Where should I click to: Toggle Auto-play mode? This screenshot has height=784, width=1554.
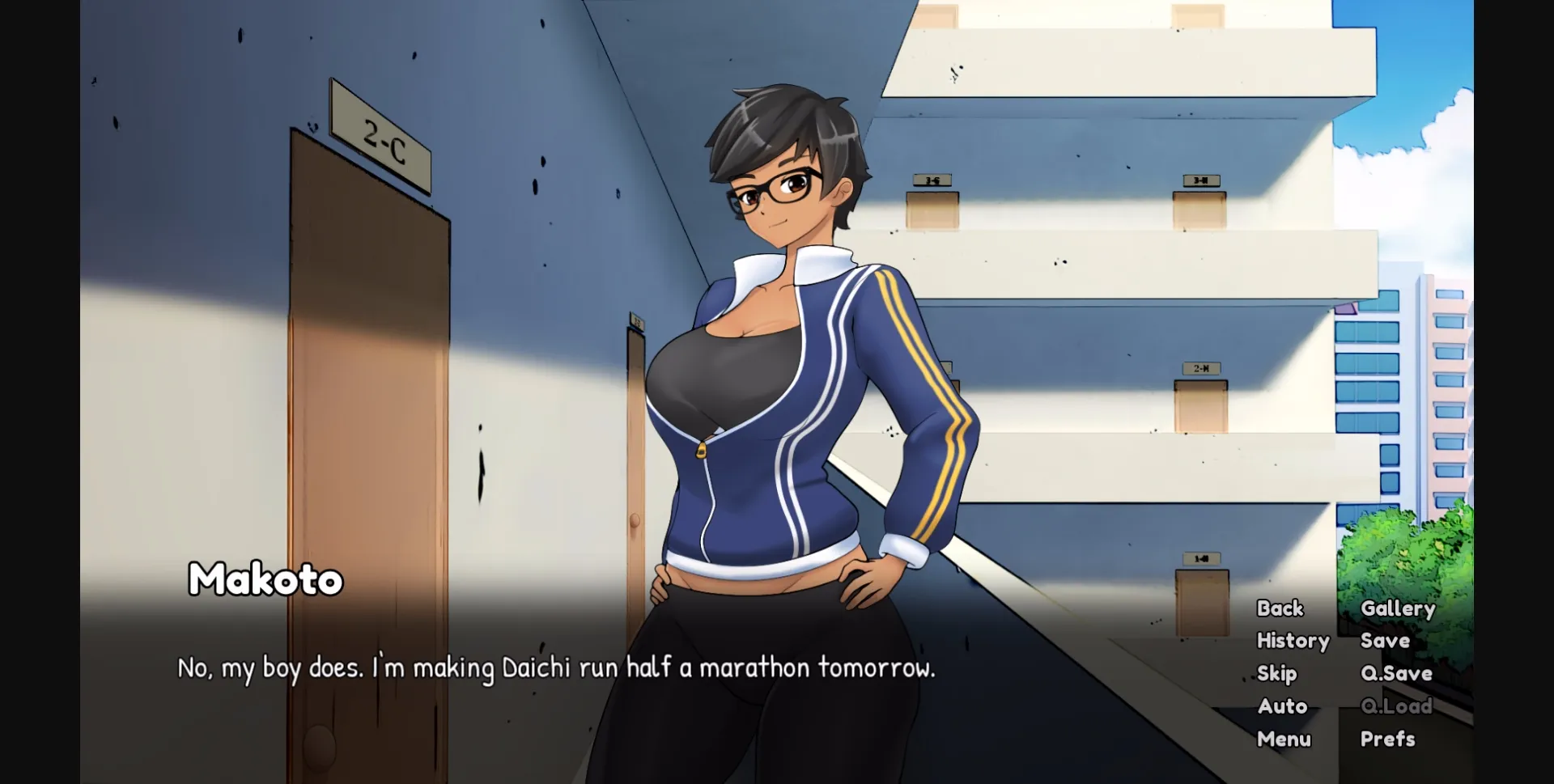coord(1282,706)
